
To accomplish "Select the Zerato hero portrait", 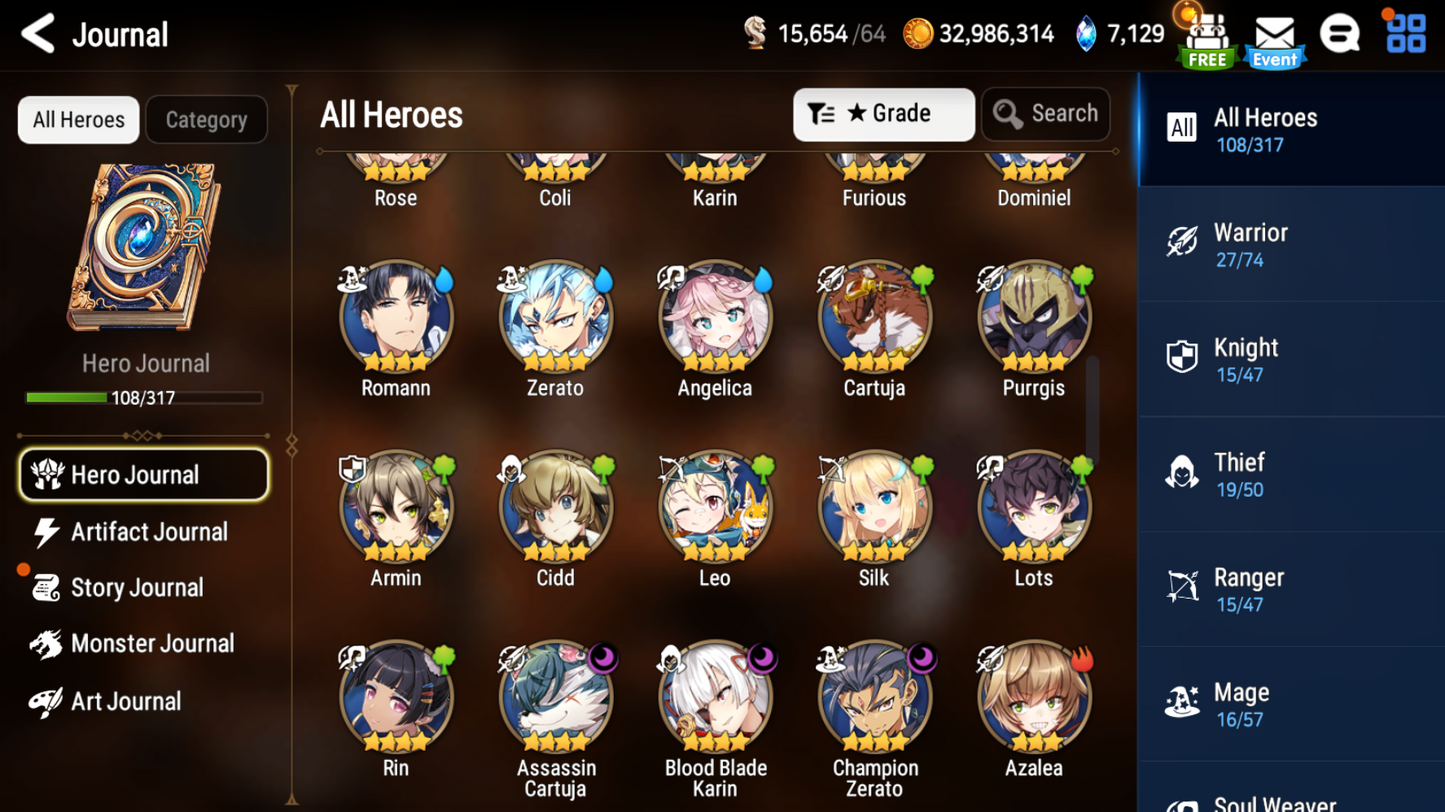I will 555,315.
